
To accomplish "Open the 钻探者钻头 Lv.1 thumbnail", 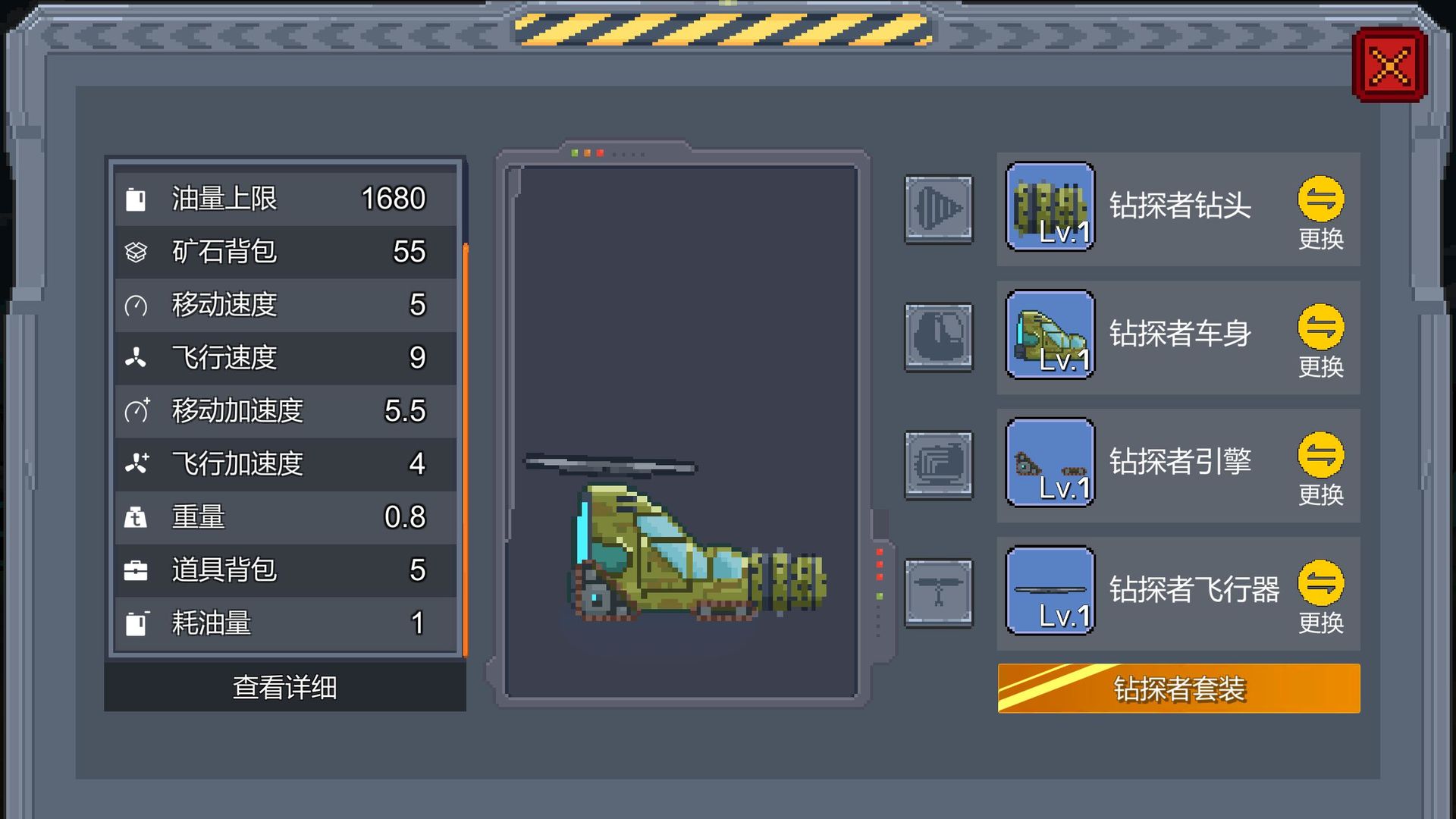I will coord(1050,210).
